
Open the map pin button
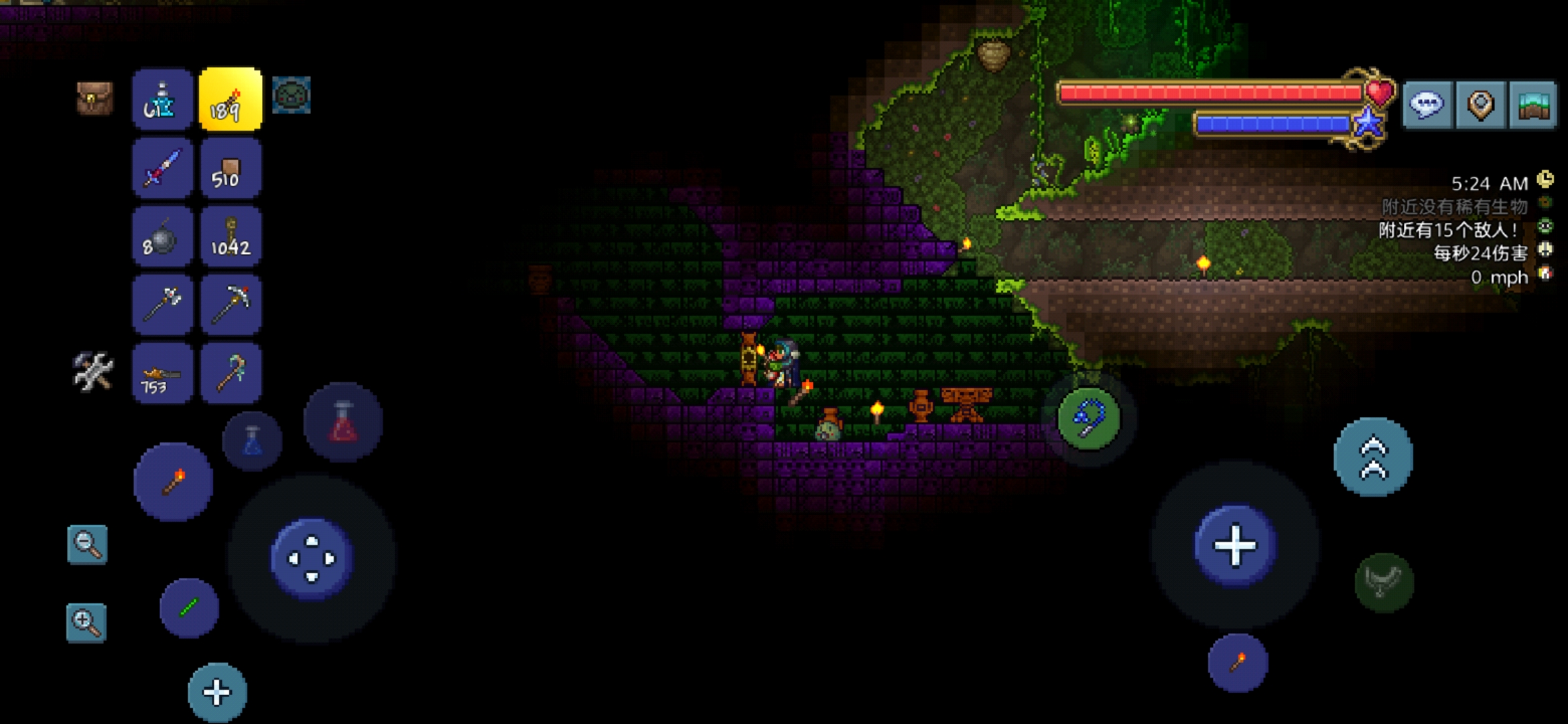(1480, 105)
